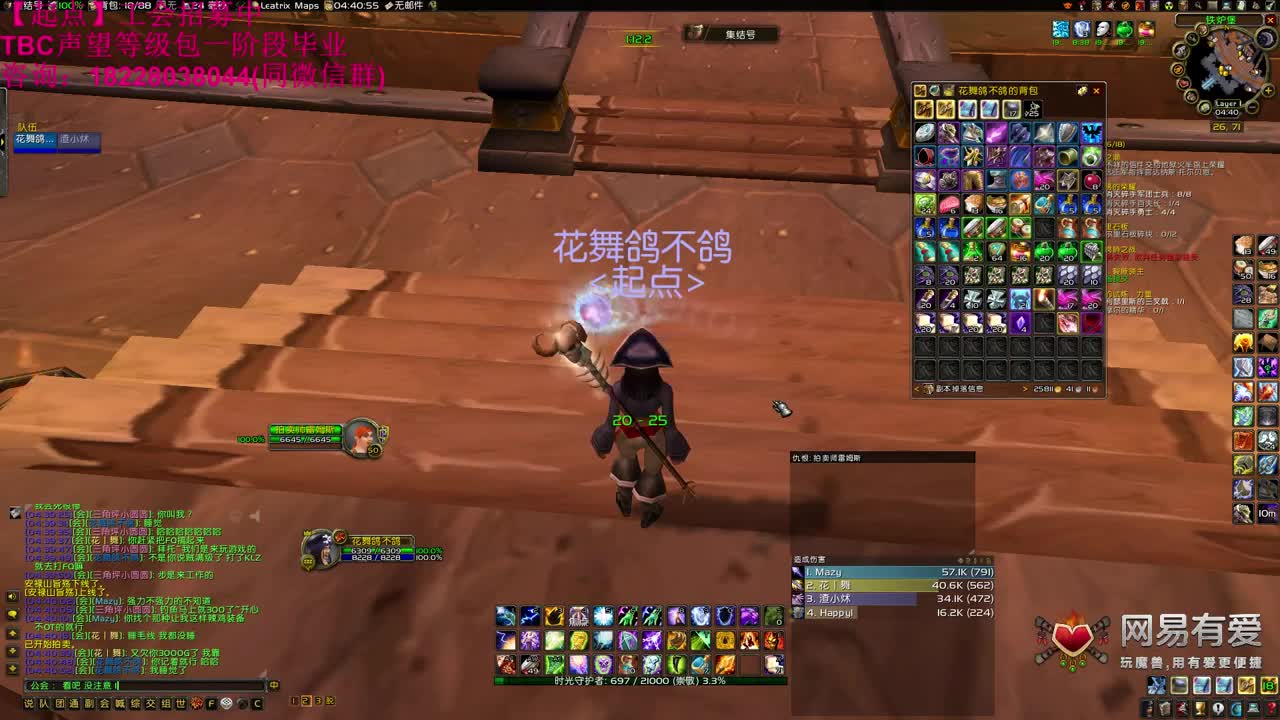This screenshot has height=720, width=1280.
Task: Open the character info micro button
Action: [x=1146, y=708]
